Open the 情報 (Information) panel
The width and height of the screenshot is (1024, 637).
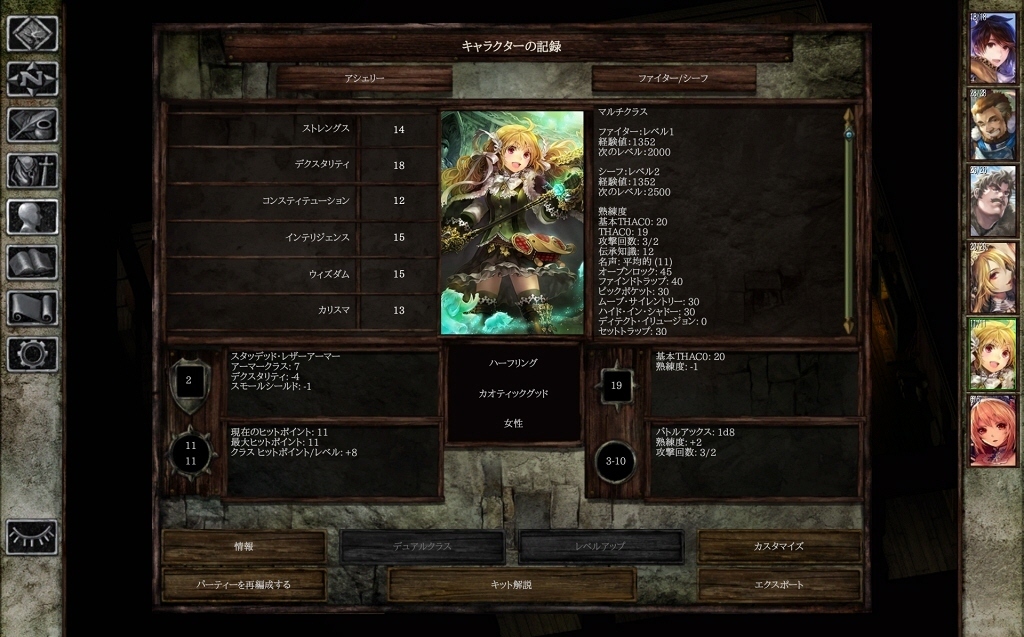coord(243,547)
